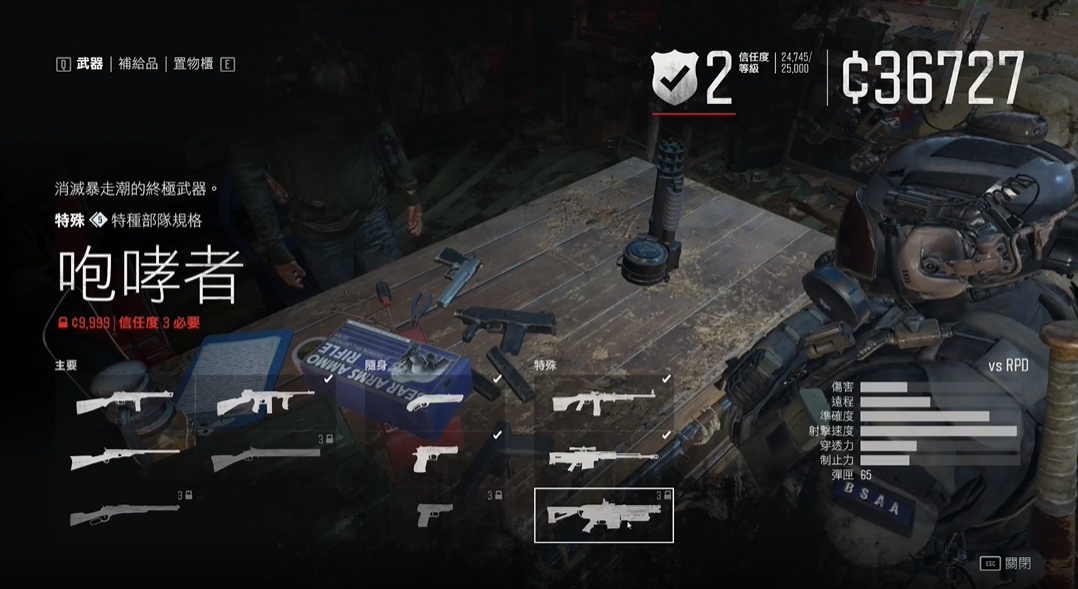Choose the locked lever-action rifle
The image size is (1078, 589).
pos(125,514)
